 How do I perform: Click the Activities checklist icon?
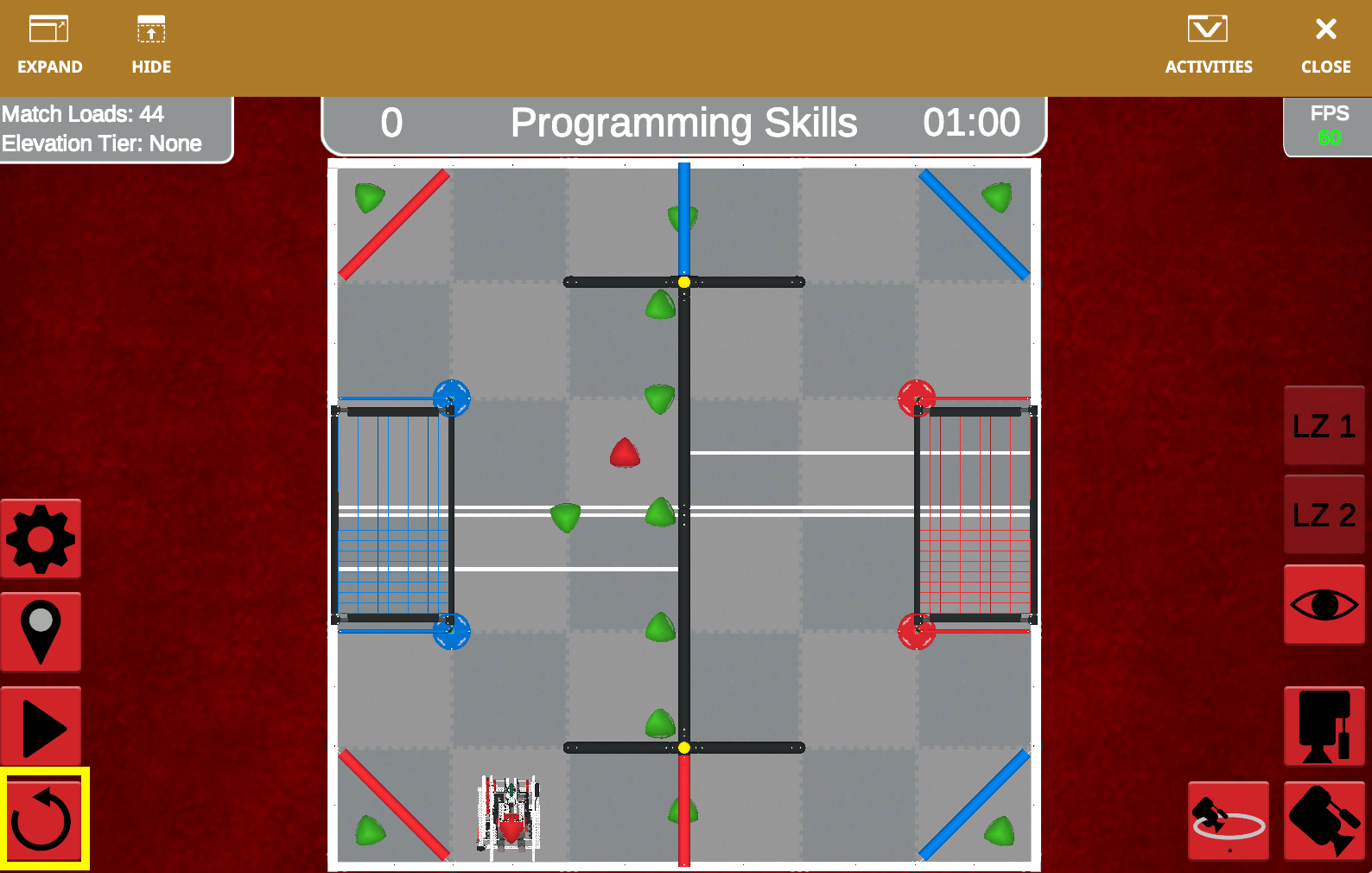tap(1208, 29)
